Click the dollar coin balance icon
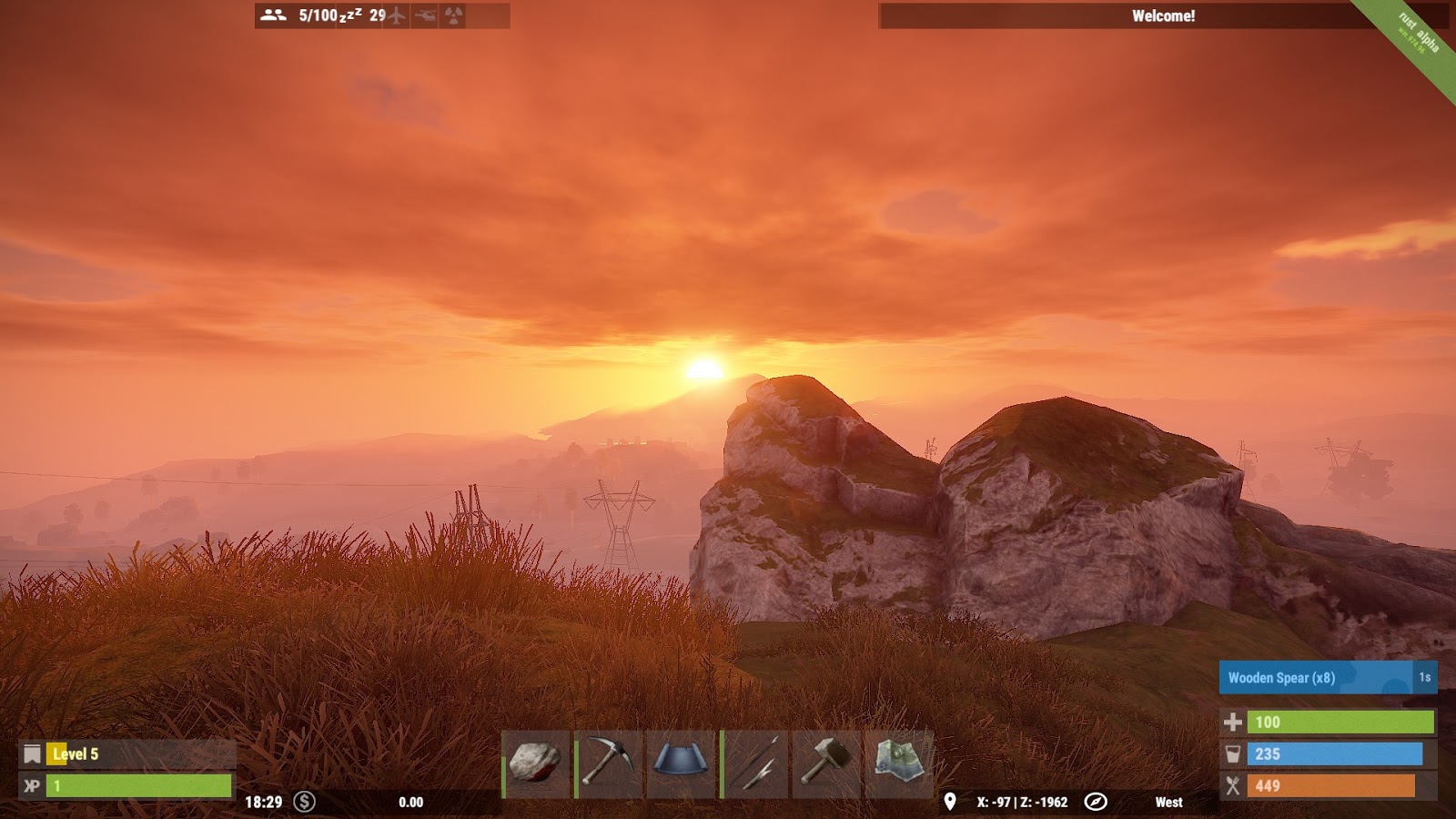The image size is (1456, 819). tap(304, 802)
